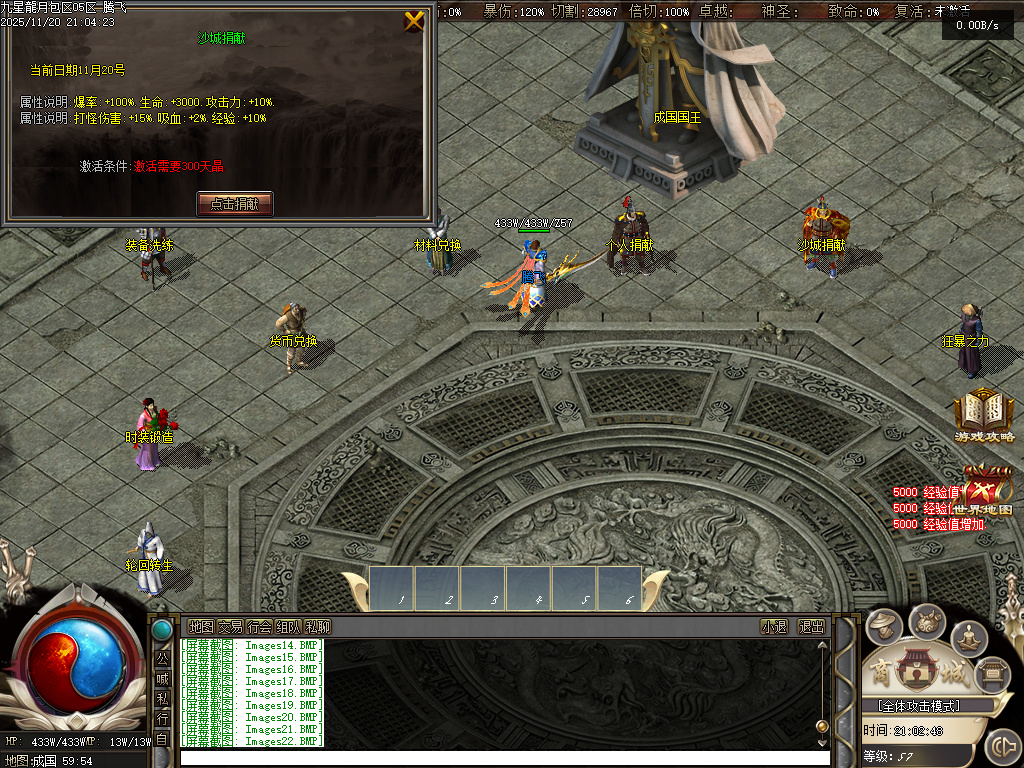
Task: Toggle the sound speaker button
Action: 1002,747
